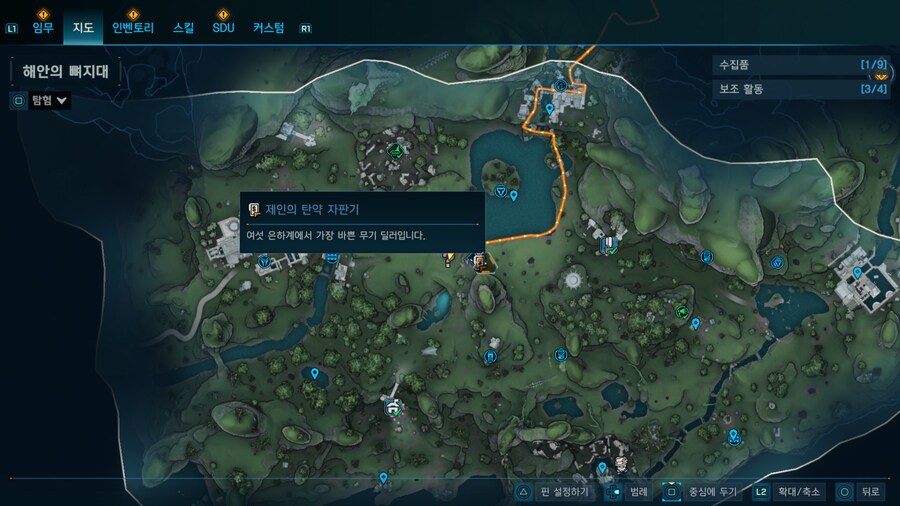
Task: Switch to the 임무 tab
Action: click(43, 28)
